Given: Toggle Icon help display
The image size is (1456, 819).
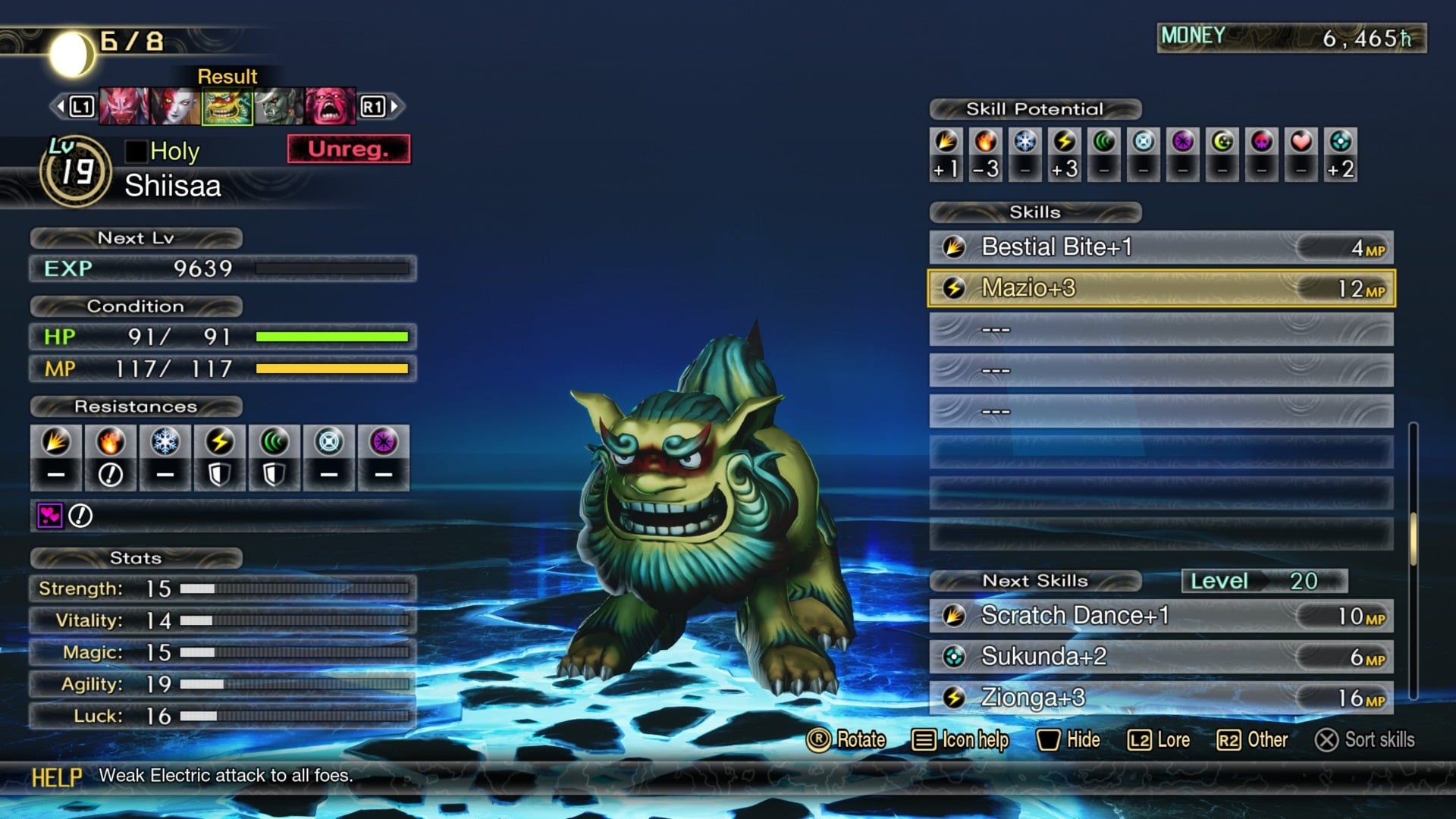Looking at the screenshot, I should point(961,740).
